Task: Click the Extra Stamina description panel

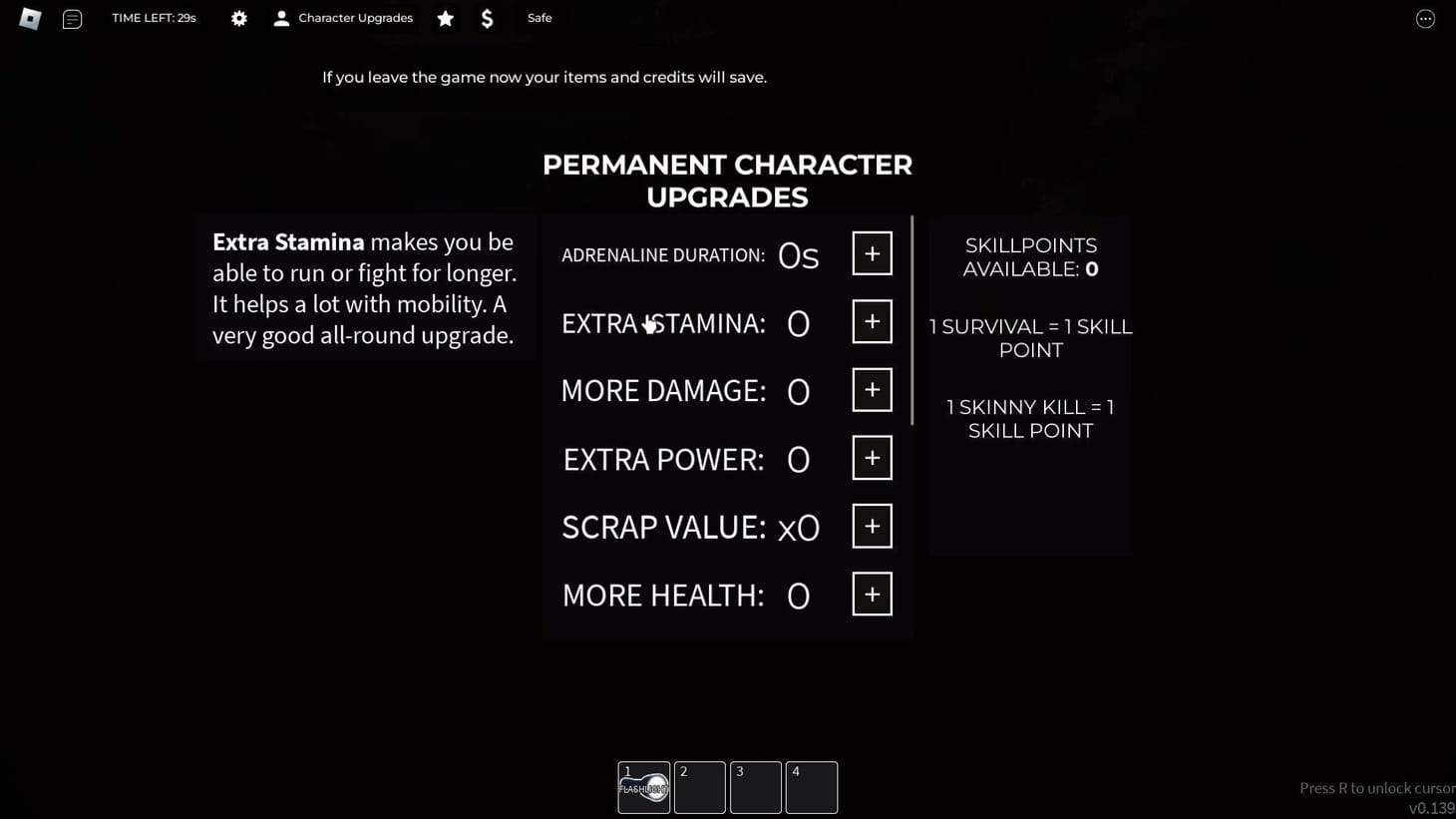Action: (365, 288)
